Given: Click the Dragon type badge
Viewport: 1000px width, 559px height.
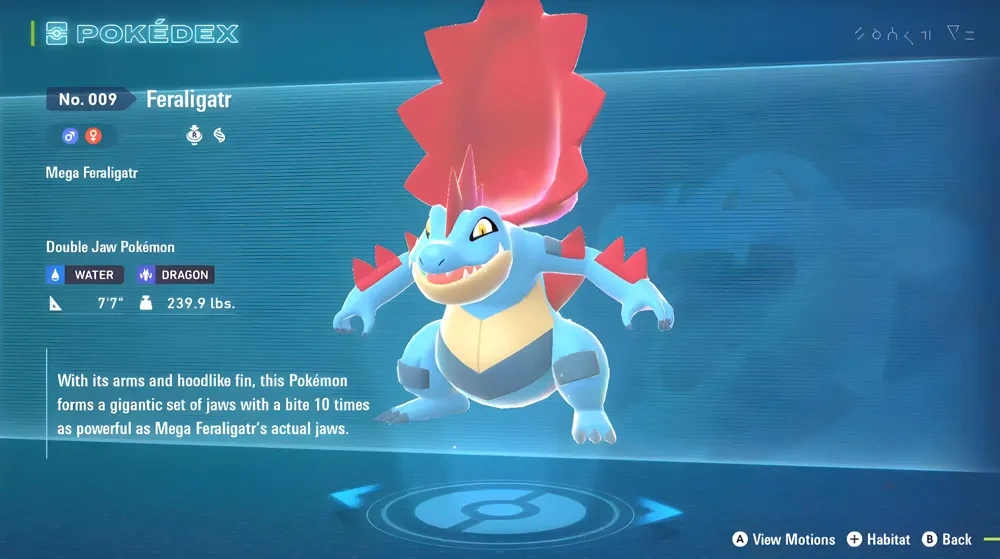Looking at the screenshot, I should (175, 275).
